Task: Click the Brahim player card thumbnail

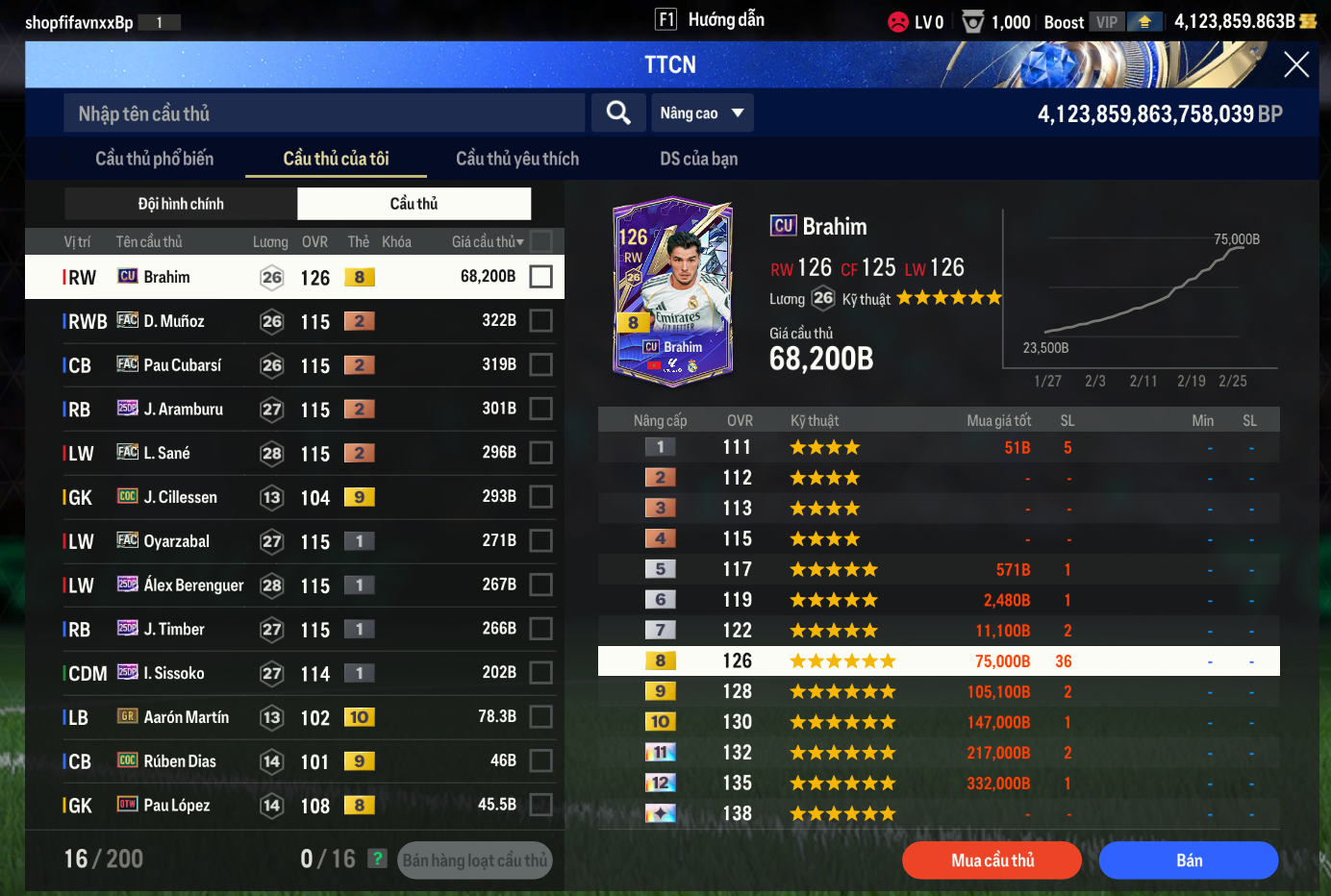Action: (673, 291)
